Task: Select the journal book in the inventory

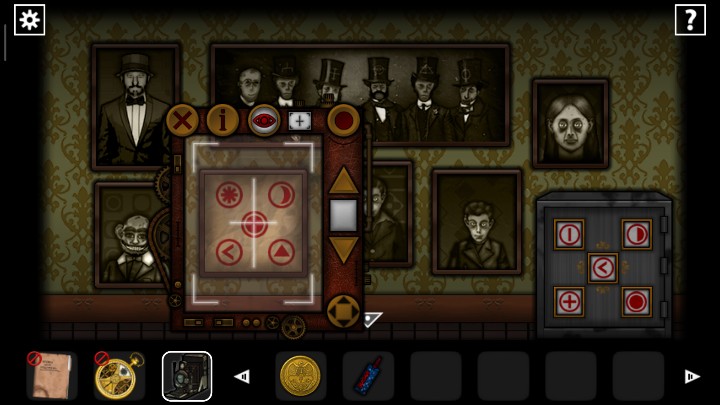Action: 50,376
